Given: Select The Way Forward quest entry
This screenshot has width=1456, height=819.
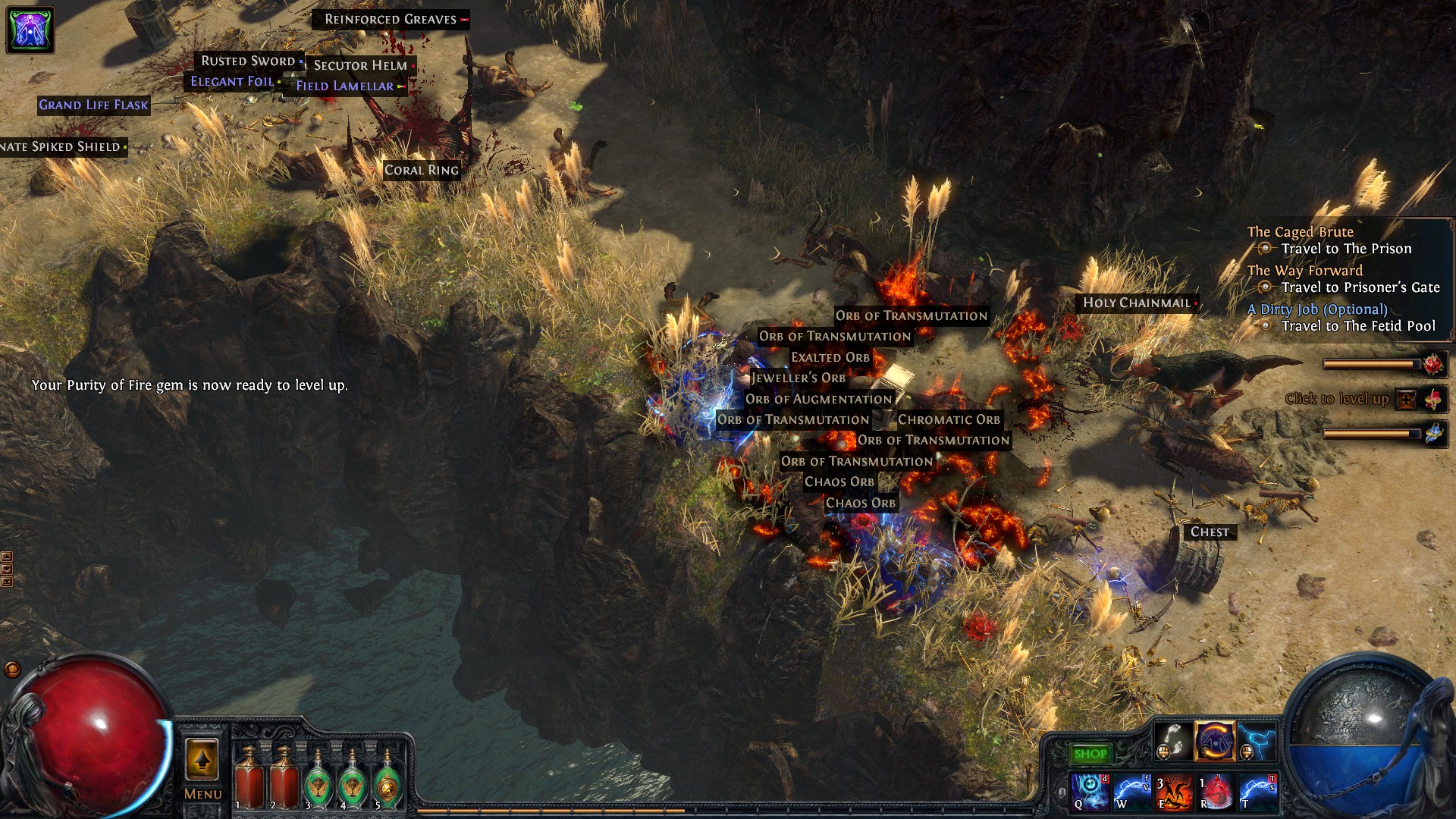Looking at the screenshot, I should pos(1304,271).
